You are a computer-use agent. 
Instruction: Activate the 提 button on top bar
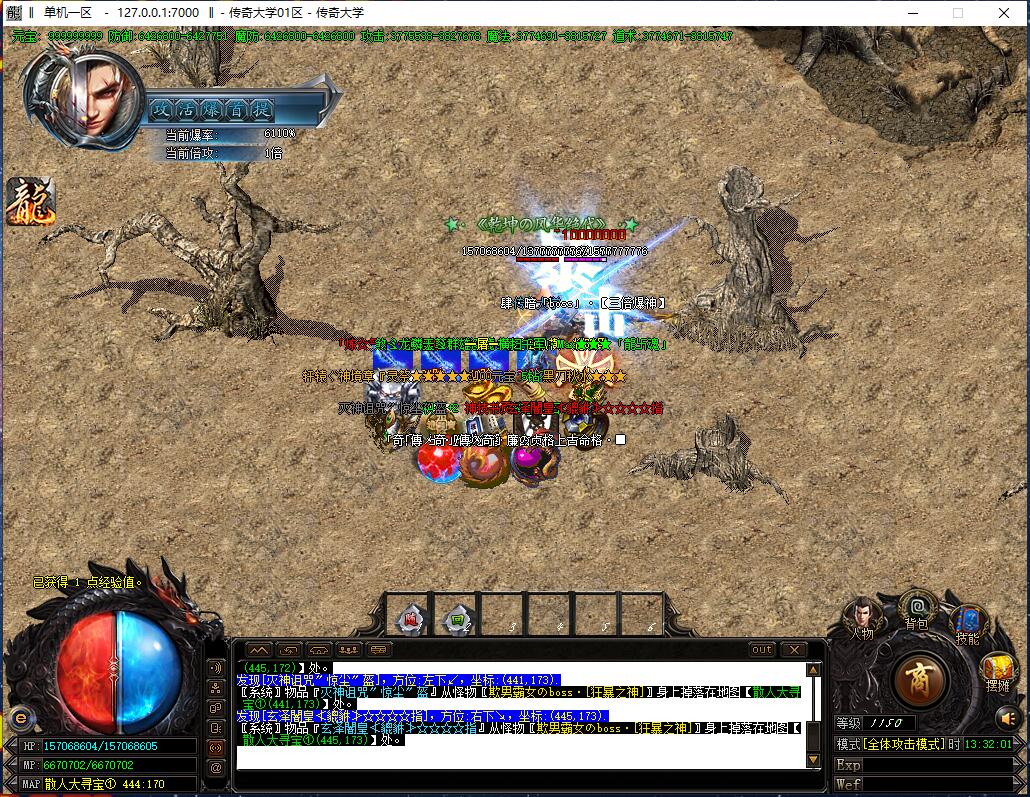click(262, 108)
